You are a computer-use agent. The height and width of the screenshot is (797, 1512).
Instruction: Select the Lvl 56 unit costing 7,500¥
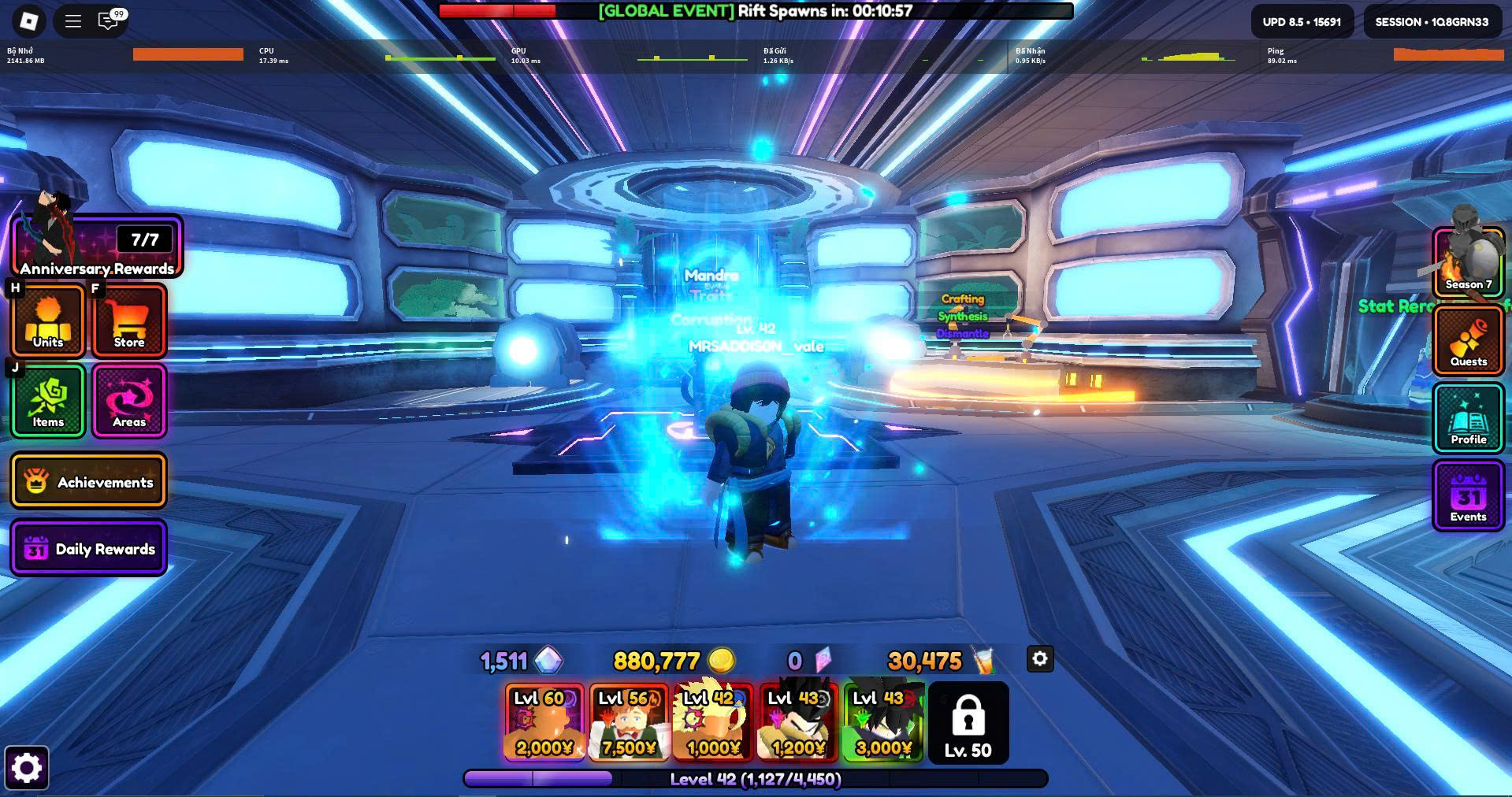tap(629, 722)
